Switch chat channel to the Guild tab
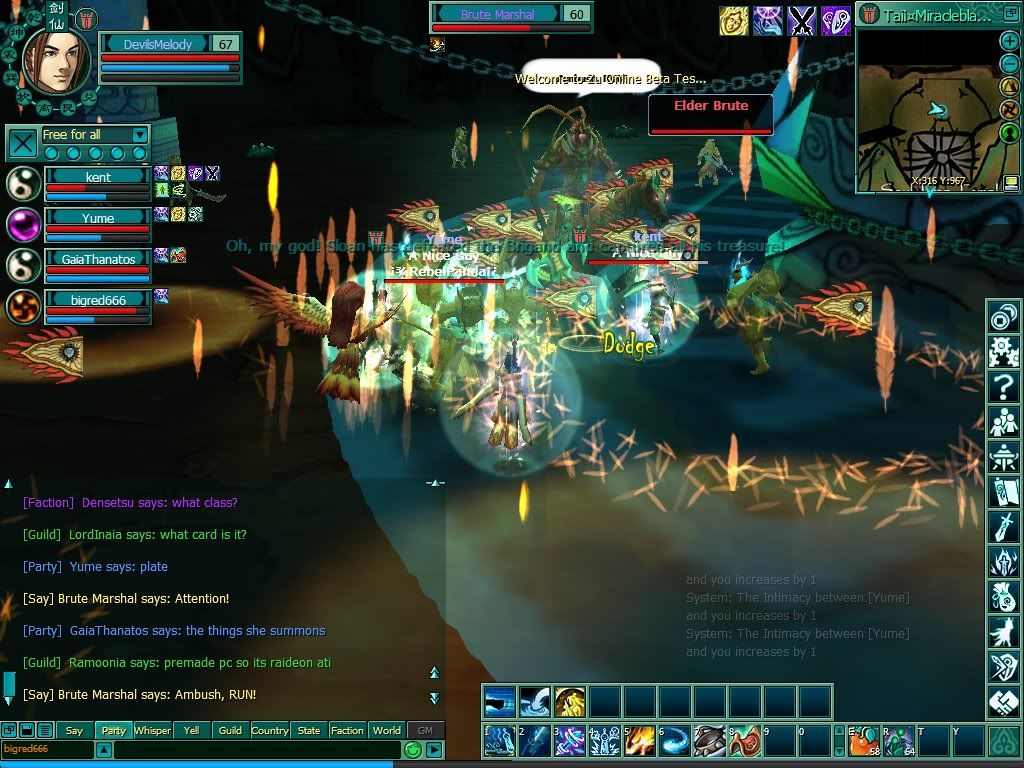Image resolution: width=1024 pixels, height=768 pixels. click(230, 730)
